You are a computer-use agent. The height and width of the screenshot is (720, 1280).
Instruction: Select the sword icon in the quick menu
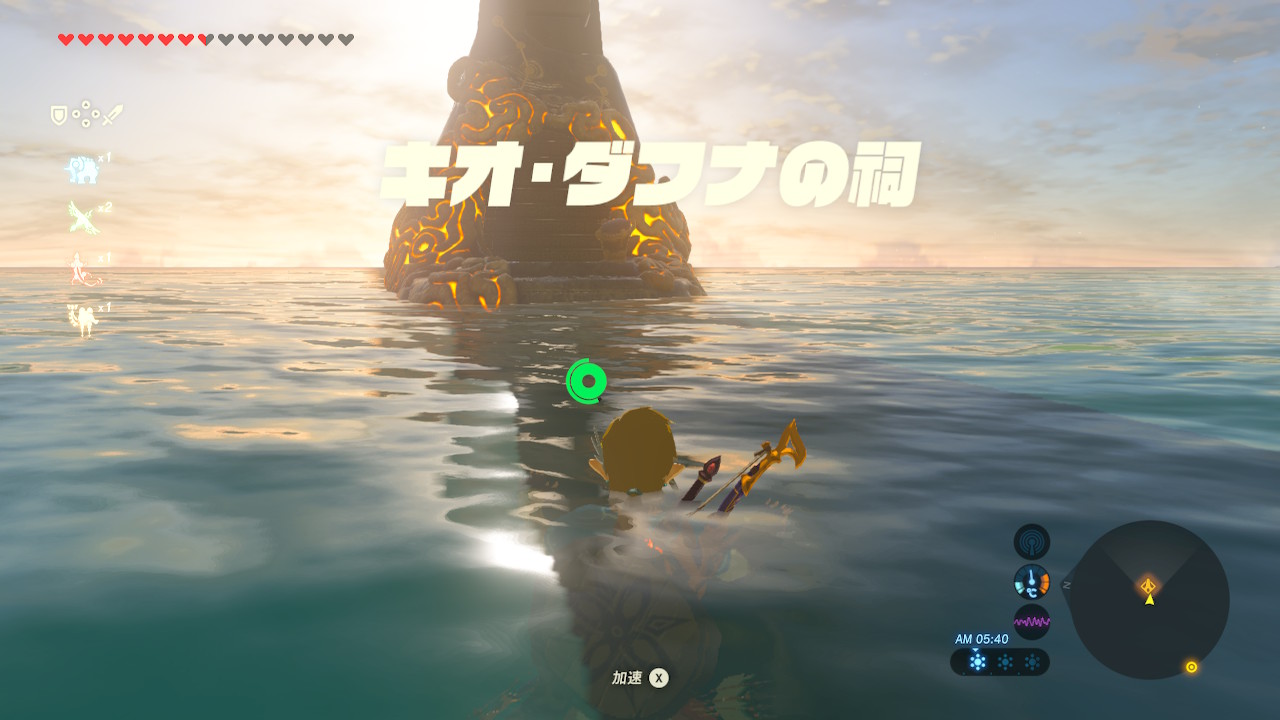(x=112, y=116)
